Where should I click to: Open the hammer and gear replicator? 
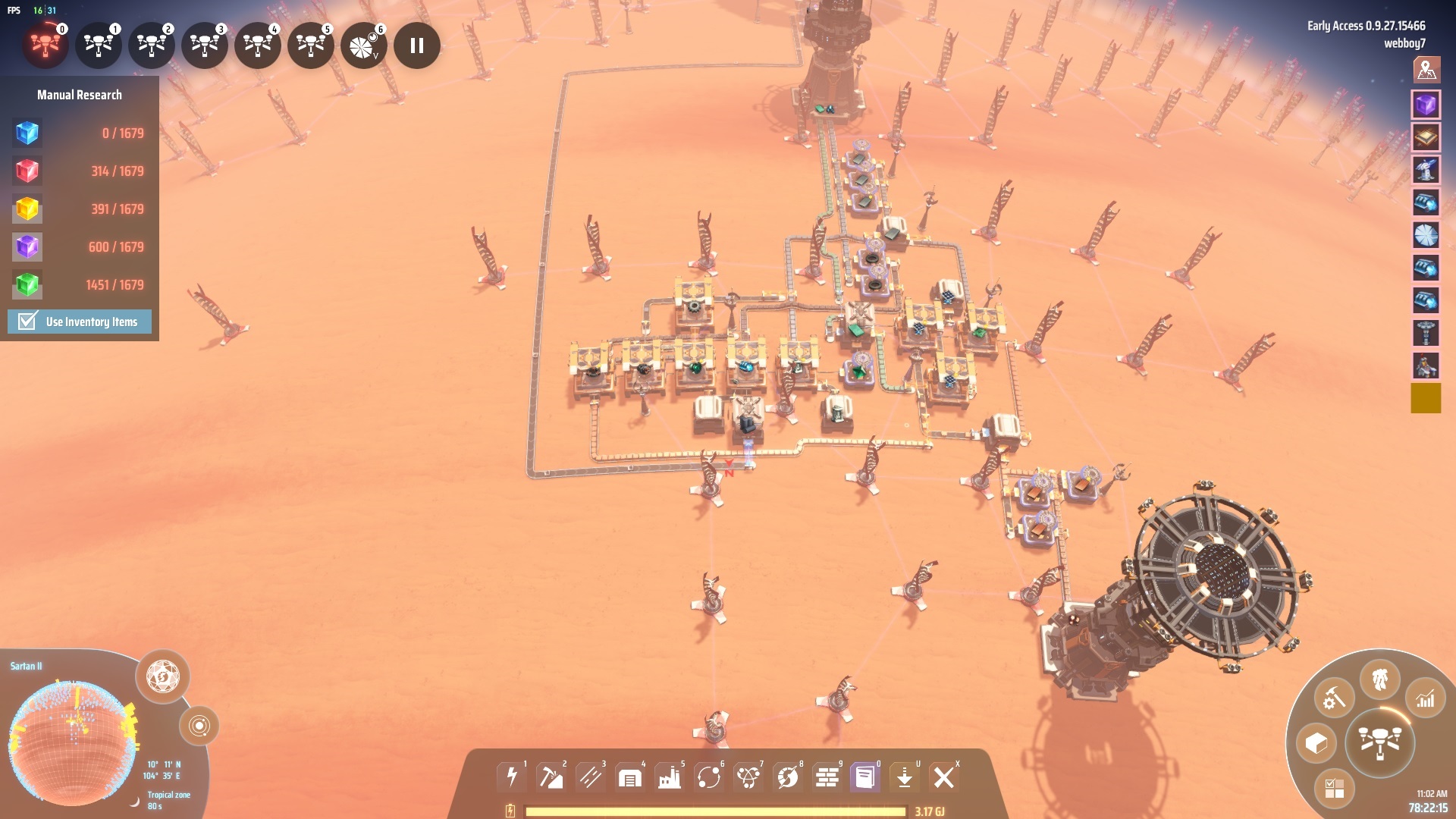point(1333,698)
